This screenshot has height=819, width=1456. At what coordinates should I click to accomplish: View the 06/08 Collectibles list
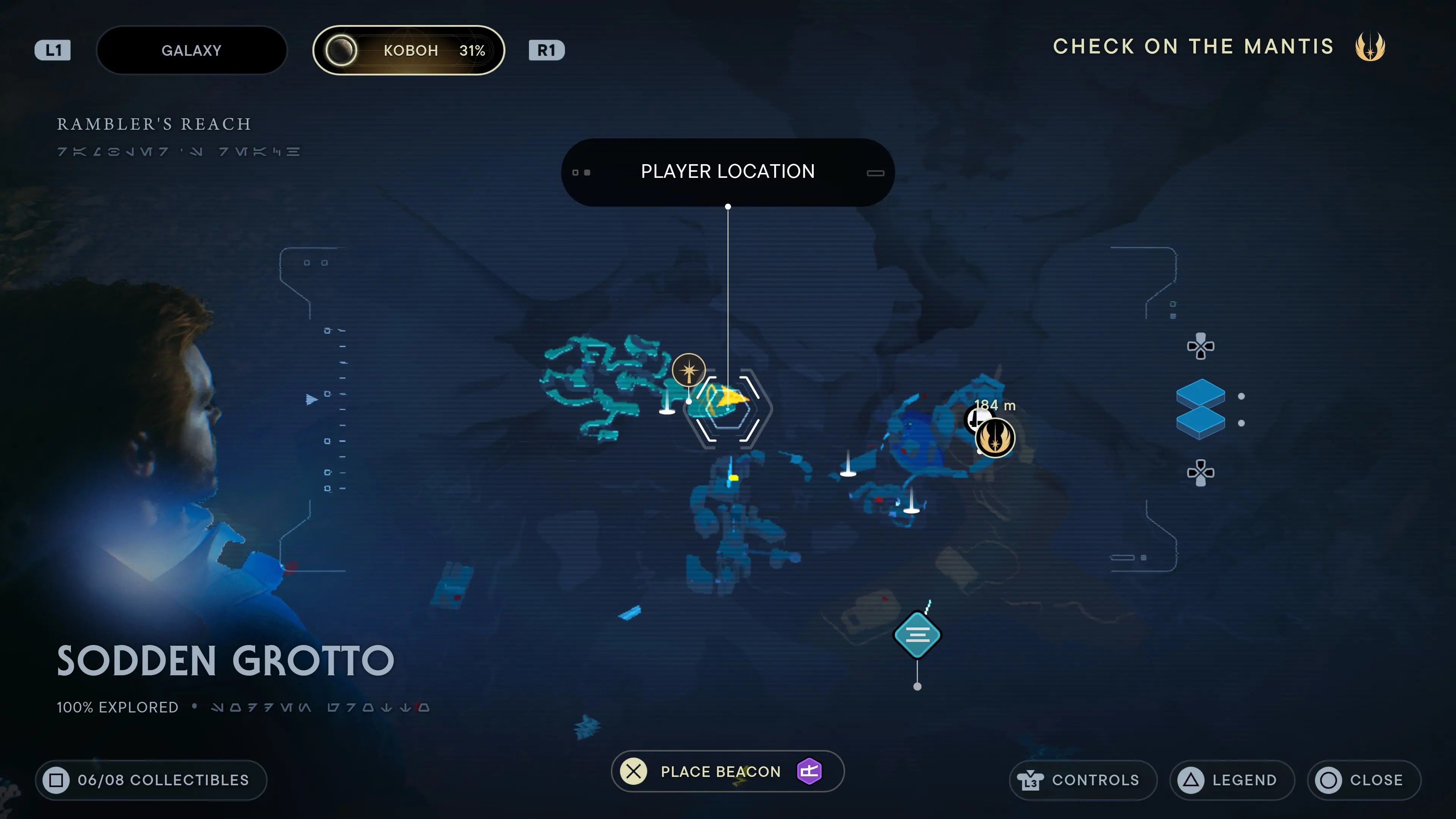151,780
